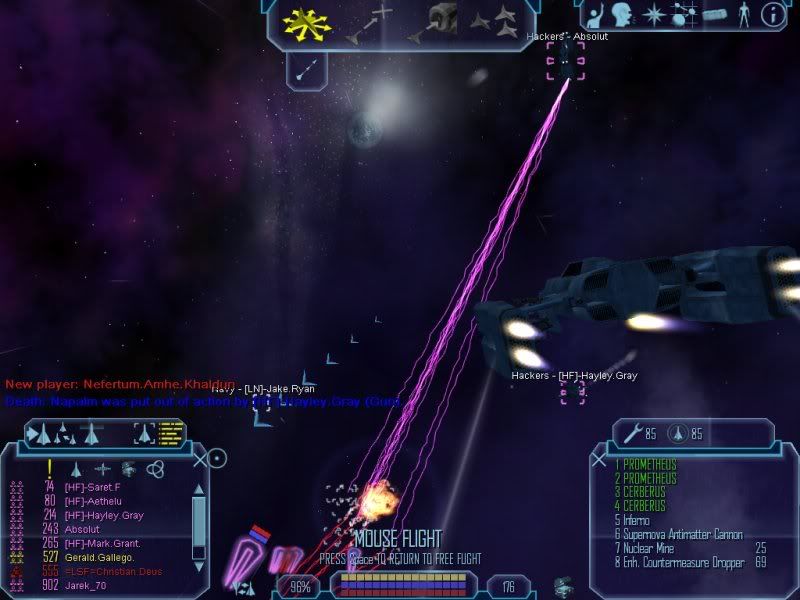Switch contact list to the loot filter
800x600 pixels.
coord(128,468)
